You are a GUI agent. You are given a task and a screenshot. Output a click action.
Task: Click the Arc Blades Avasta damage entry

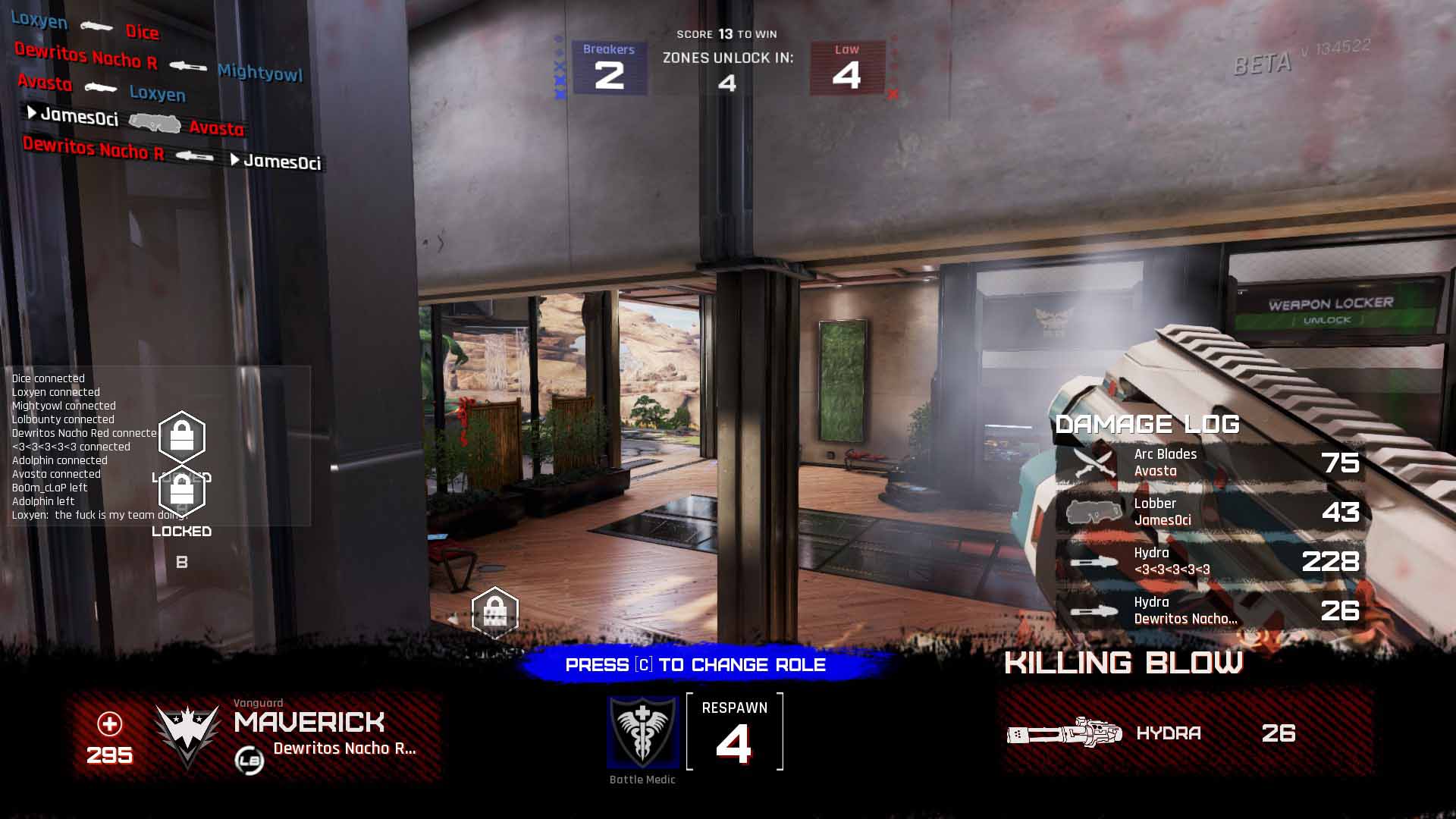click(1210, 463)
